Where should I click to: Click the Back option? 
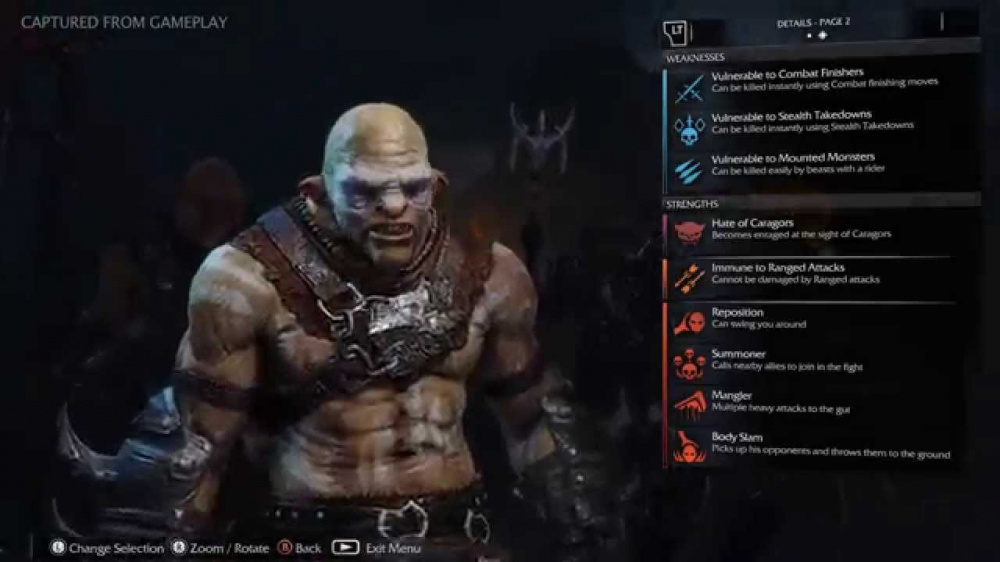(300, 548)
